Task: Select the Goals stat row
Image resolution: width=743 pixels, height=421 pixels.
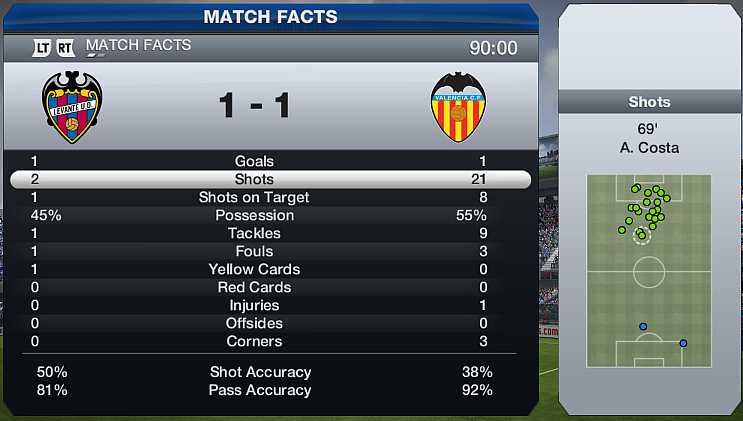Action: coord(254,161)
